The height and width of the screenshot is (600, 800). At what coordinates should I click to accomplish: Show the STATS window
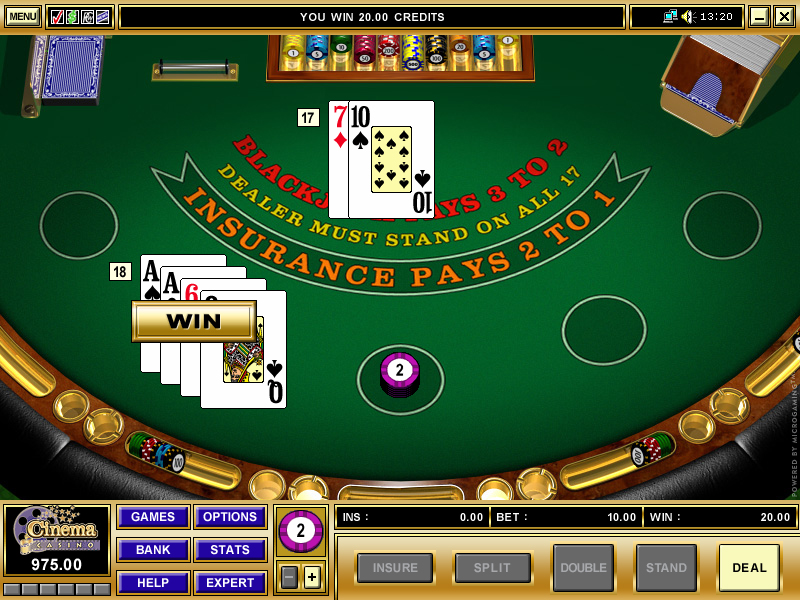tap(230, 550)
